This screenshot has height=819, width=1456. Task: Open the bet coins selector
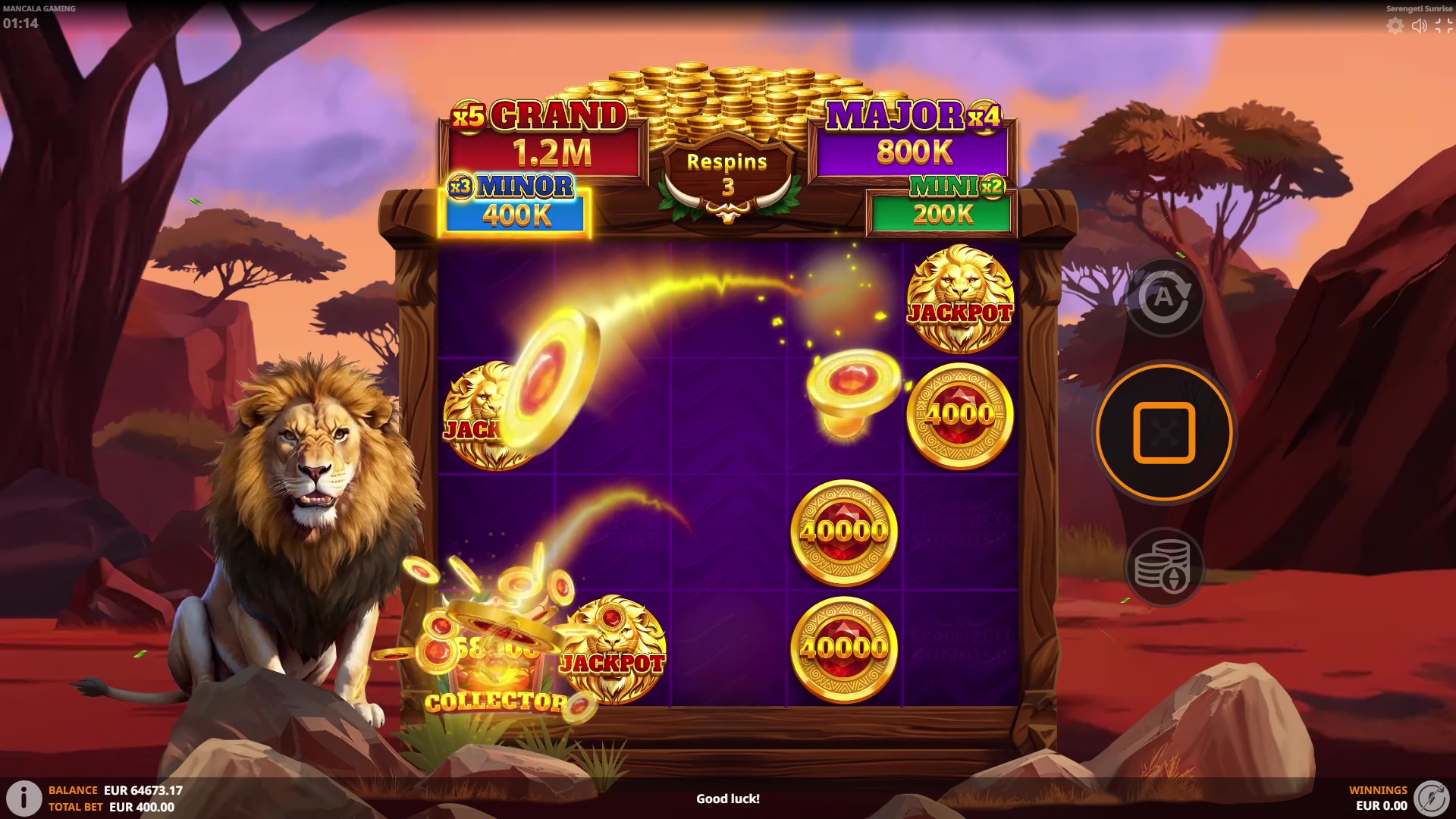[x=1163, y=566]
